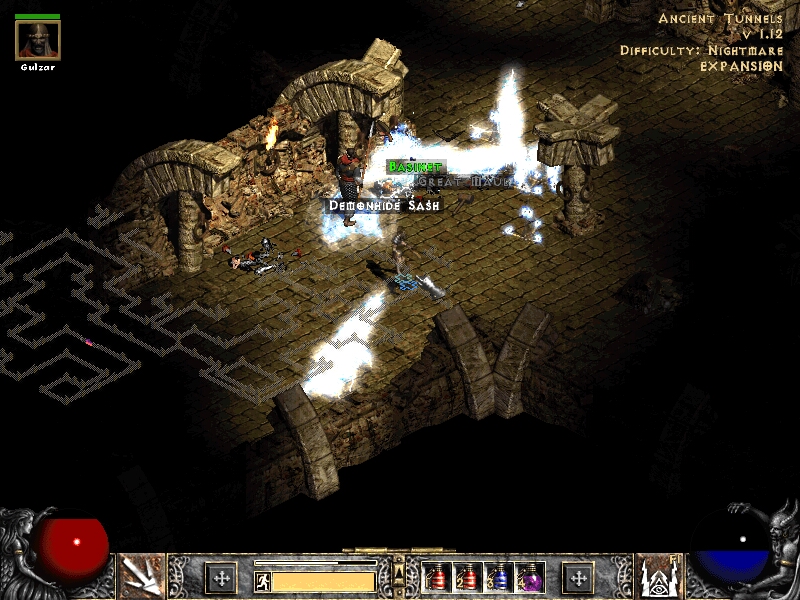Pick up the Demonhide Sash item label
800x600 pixels.
tap(386, 204)
